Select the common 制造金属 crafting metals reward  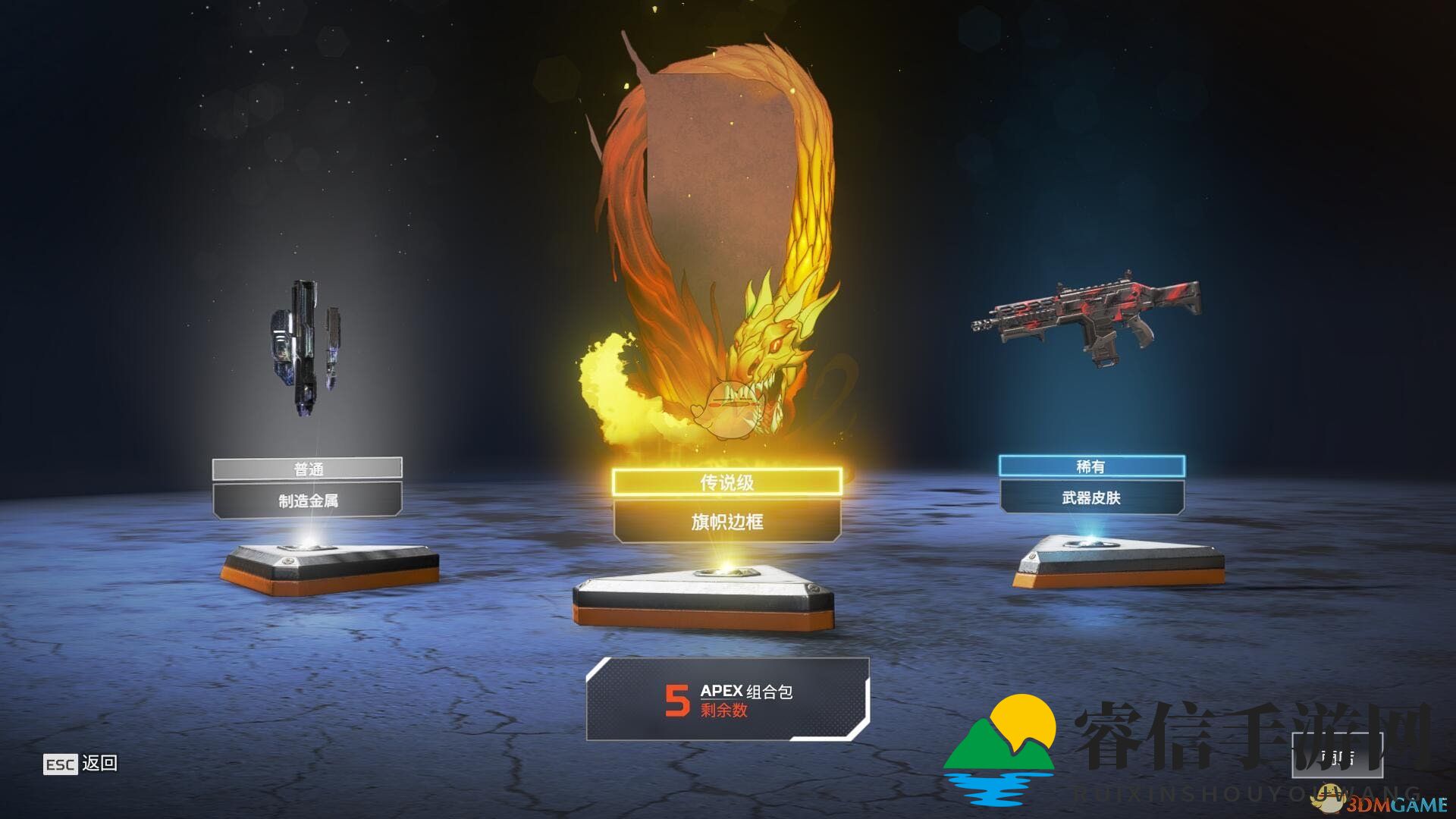tap(307, 500)
